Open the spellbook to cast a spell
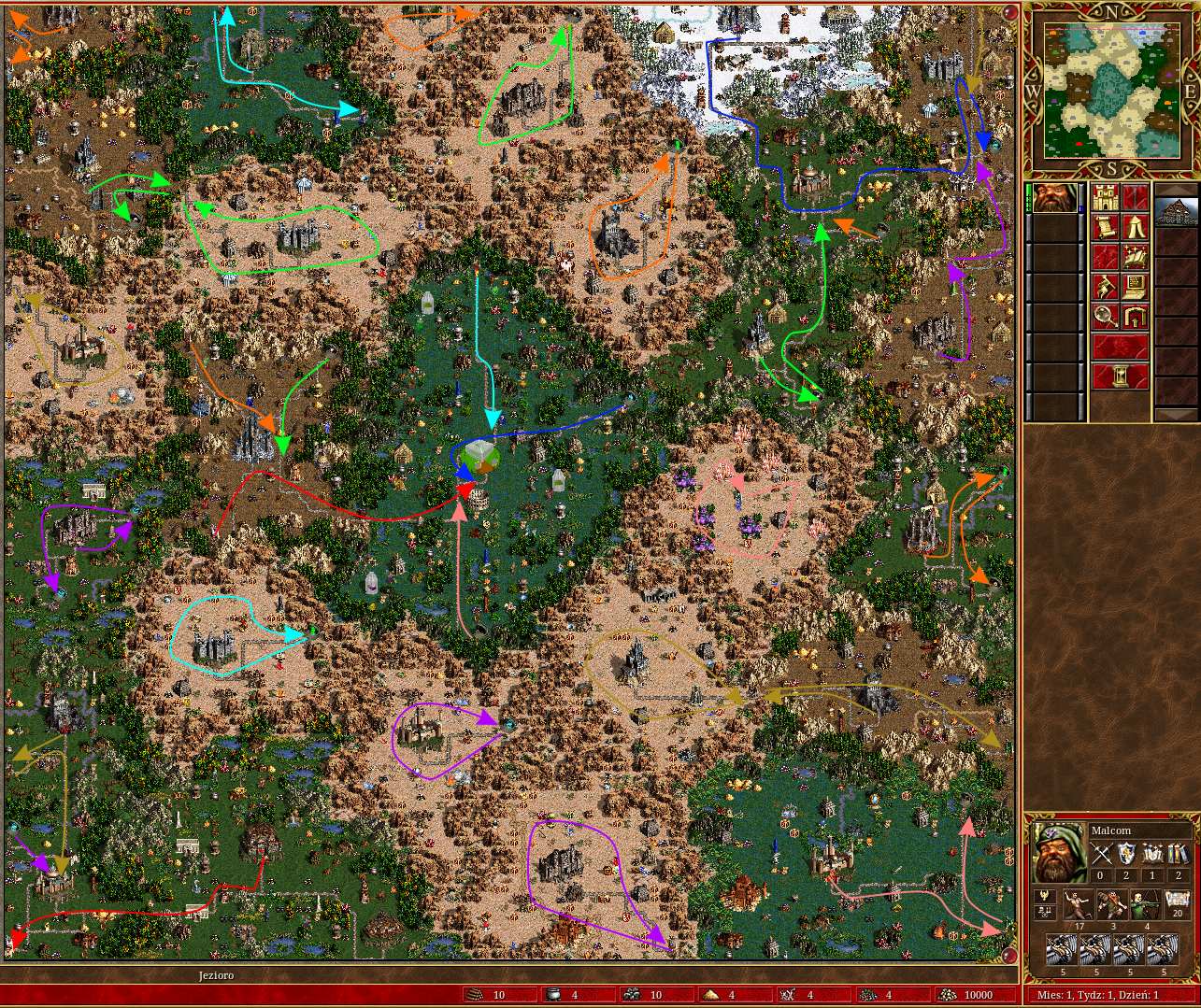Image resolution: width=1201 pixels, height=1008 pixels. tap(1135, 257)
